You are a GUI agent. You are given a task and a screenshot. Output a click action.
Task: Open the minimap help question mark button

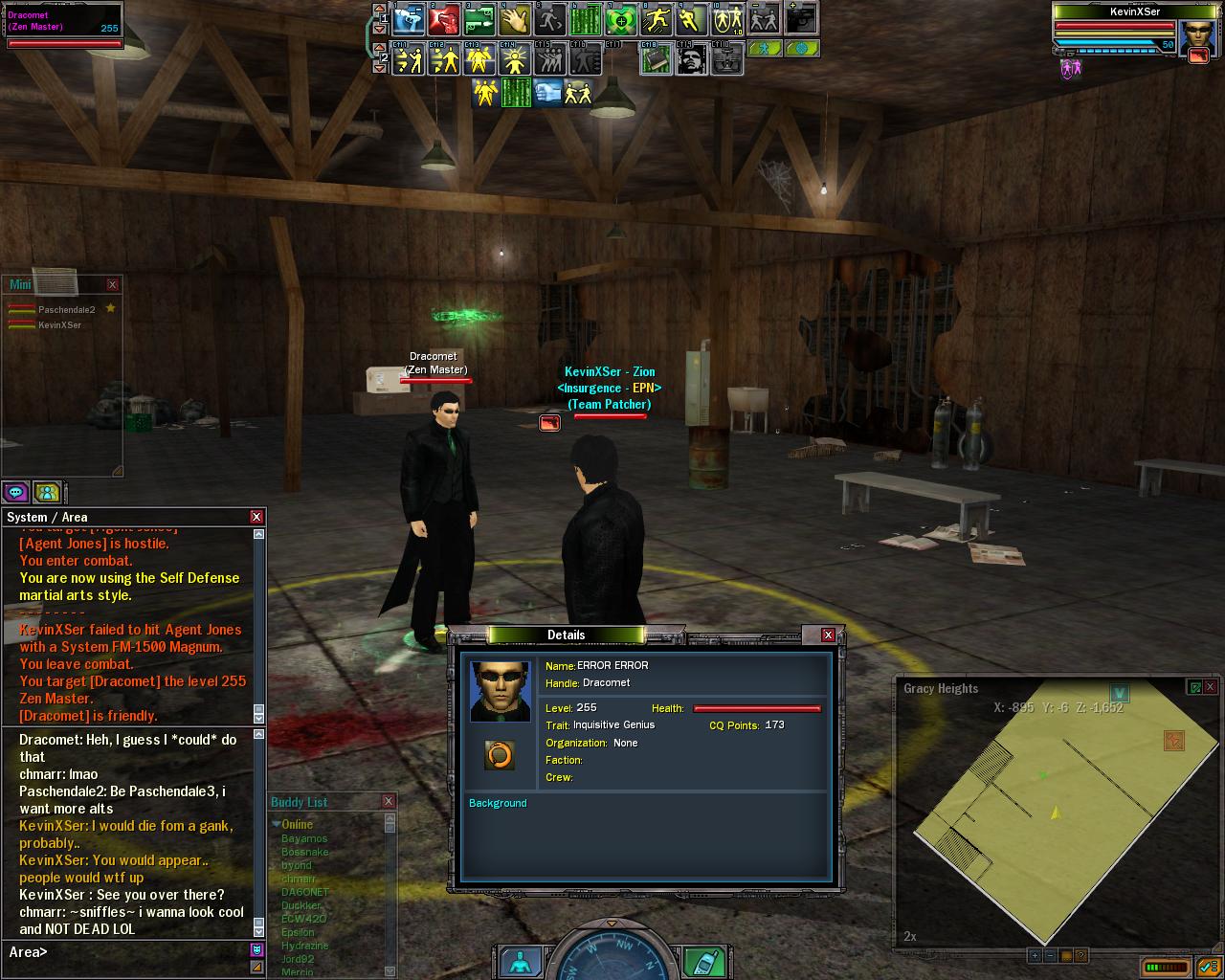coord(1080,955)
